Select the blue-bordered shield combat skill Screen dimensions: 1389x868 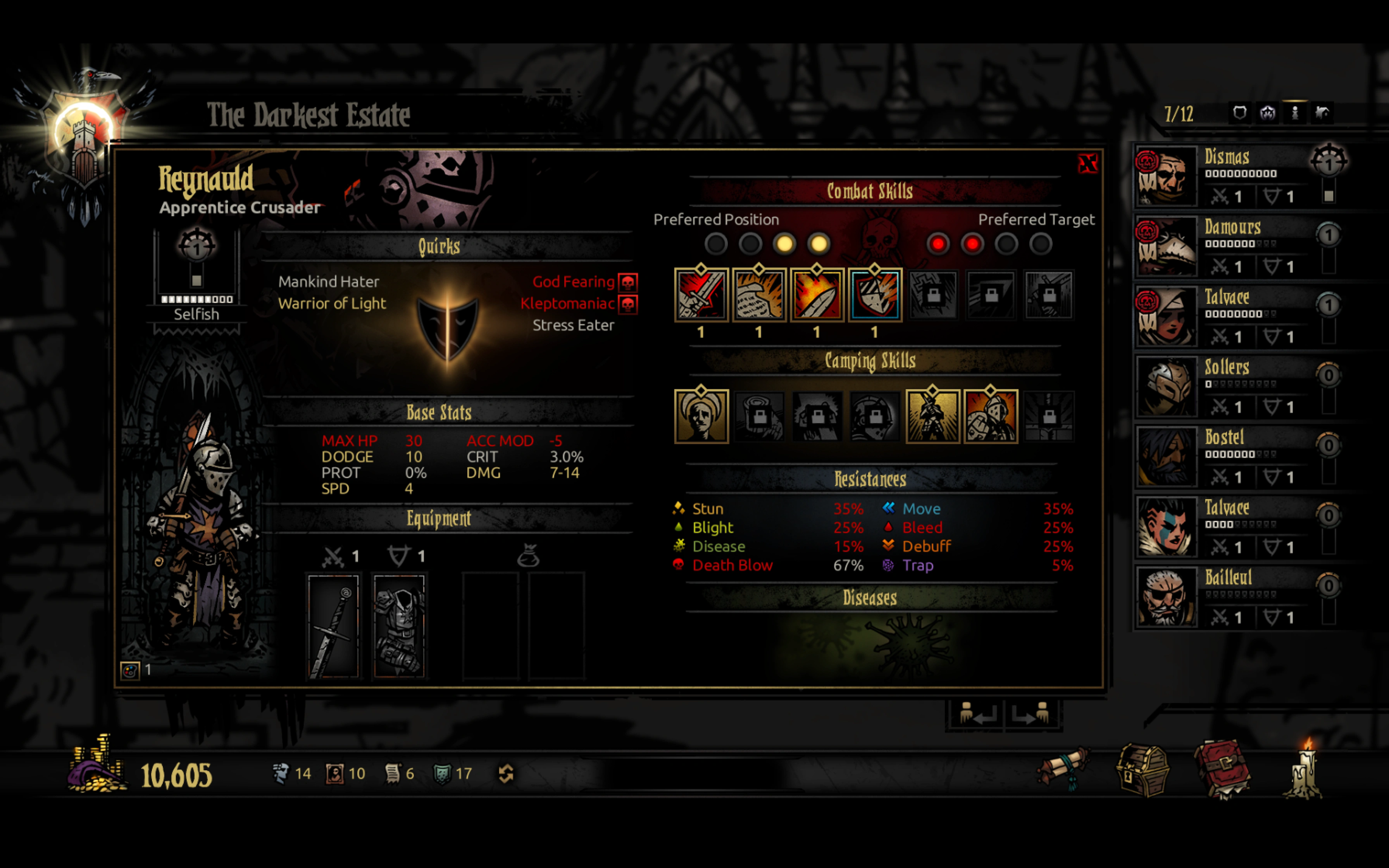click(875, 295)
